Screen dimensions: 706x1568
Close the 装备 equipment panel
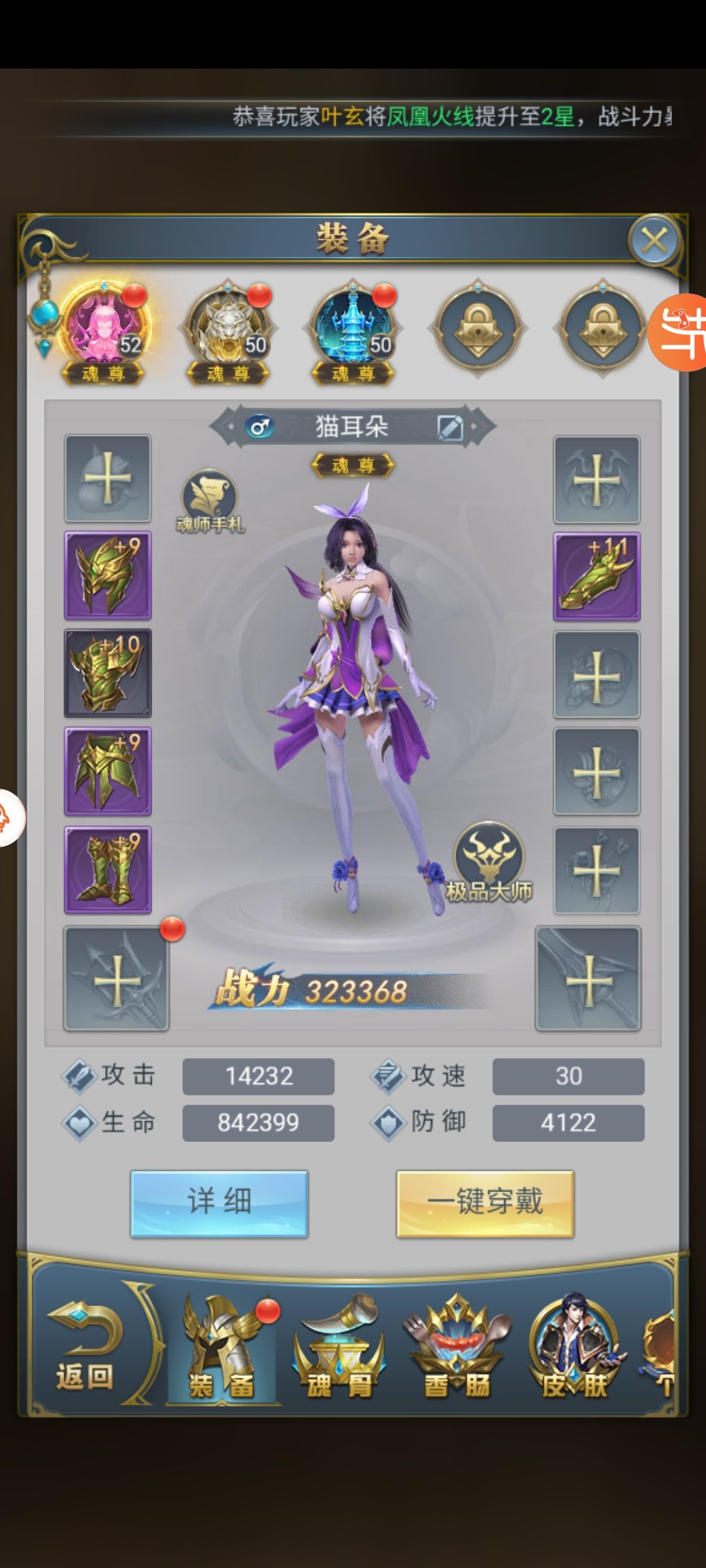(654, 241)
